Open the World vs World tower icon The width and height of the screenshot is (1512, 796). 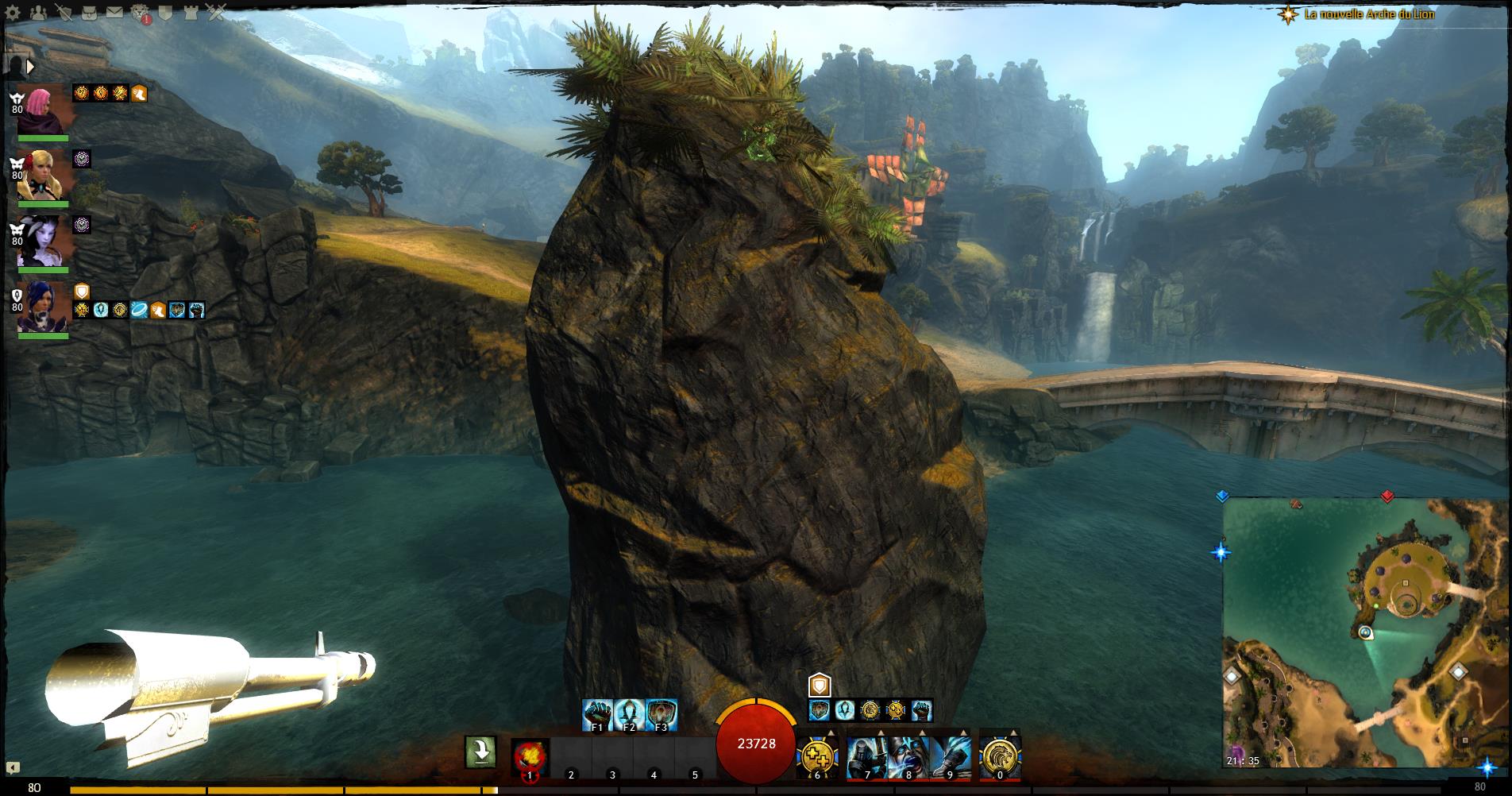191,13
